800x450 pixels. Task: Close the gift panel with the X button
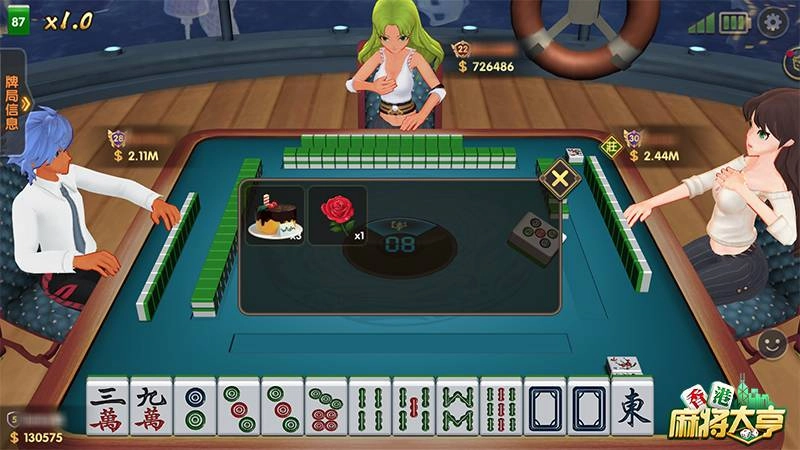point(560,181)
